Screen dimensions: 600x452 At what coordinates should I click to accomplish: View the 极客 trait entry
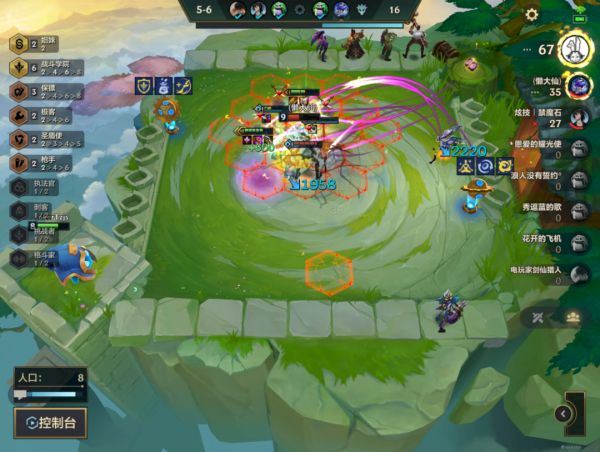tap(18, 115)
